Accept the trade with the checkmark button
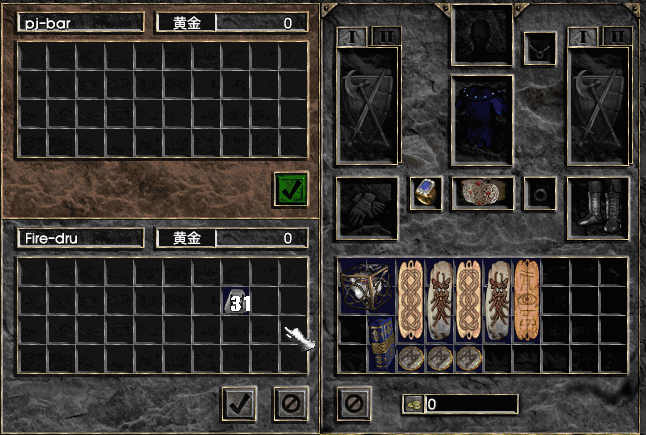 coord(239,404)
